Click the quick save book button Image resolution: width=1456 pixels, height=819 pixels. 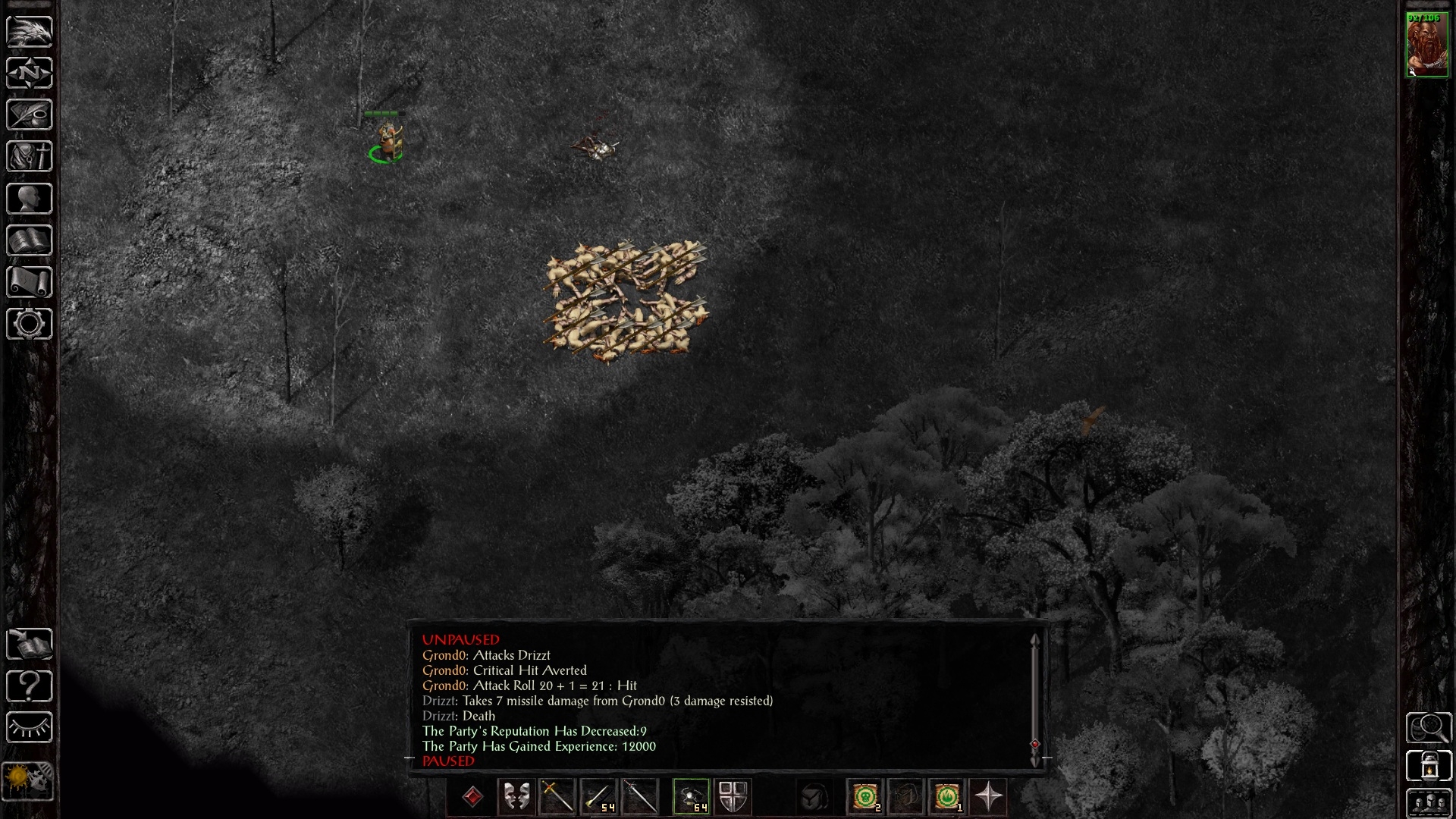tap(30, 645)
